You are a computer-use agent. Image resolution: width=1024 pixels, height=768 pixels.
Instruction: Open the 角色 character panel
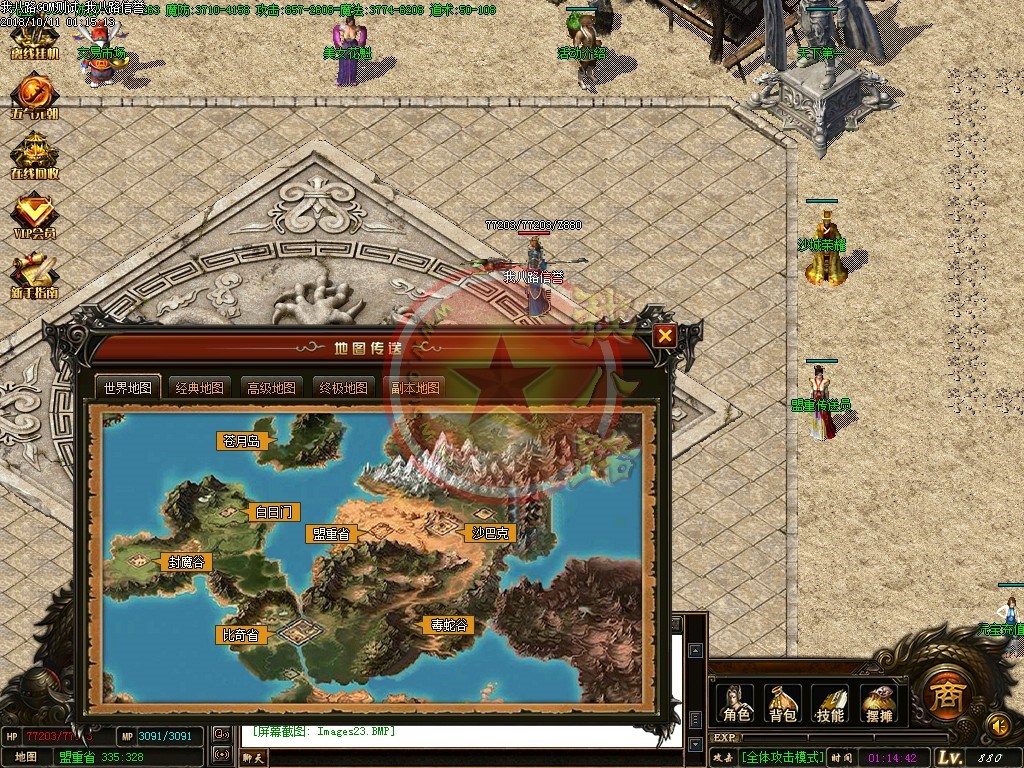tap(736, 704)
